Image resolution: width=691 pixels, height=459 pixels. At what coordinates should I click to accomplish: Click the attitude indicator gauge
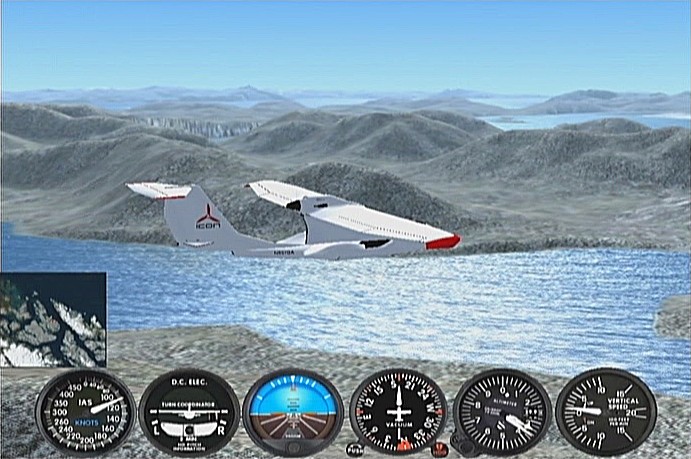click(293, 412)
